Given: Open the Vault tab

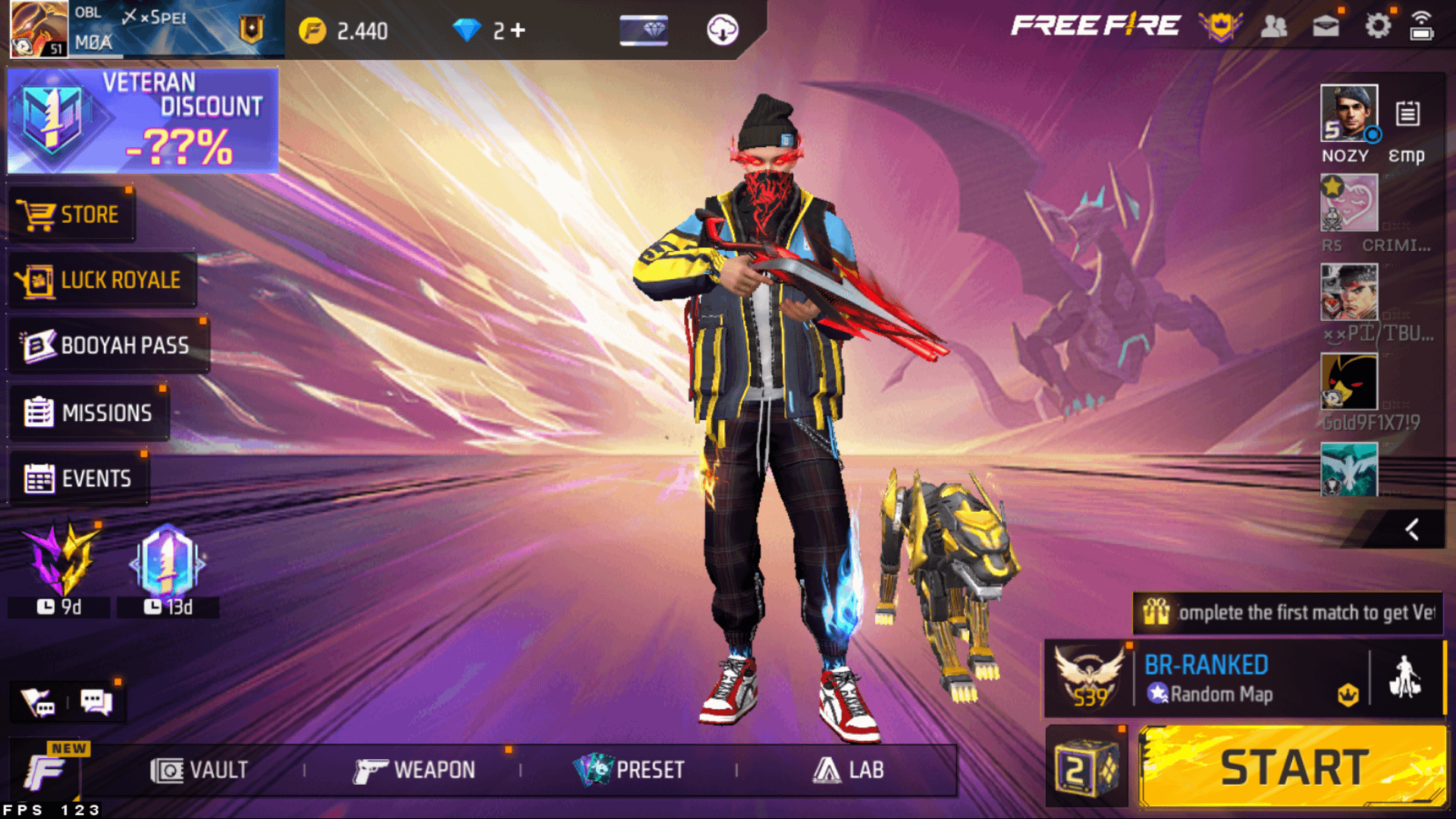Looking at the screenshot, I should pos(199,770).
